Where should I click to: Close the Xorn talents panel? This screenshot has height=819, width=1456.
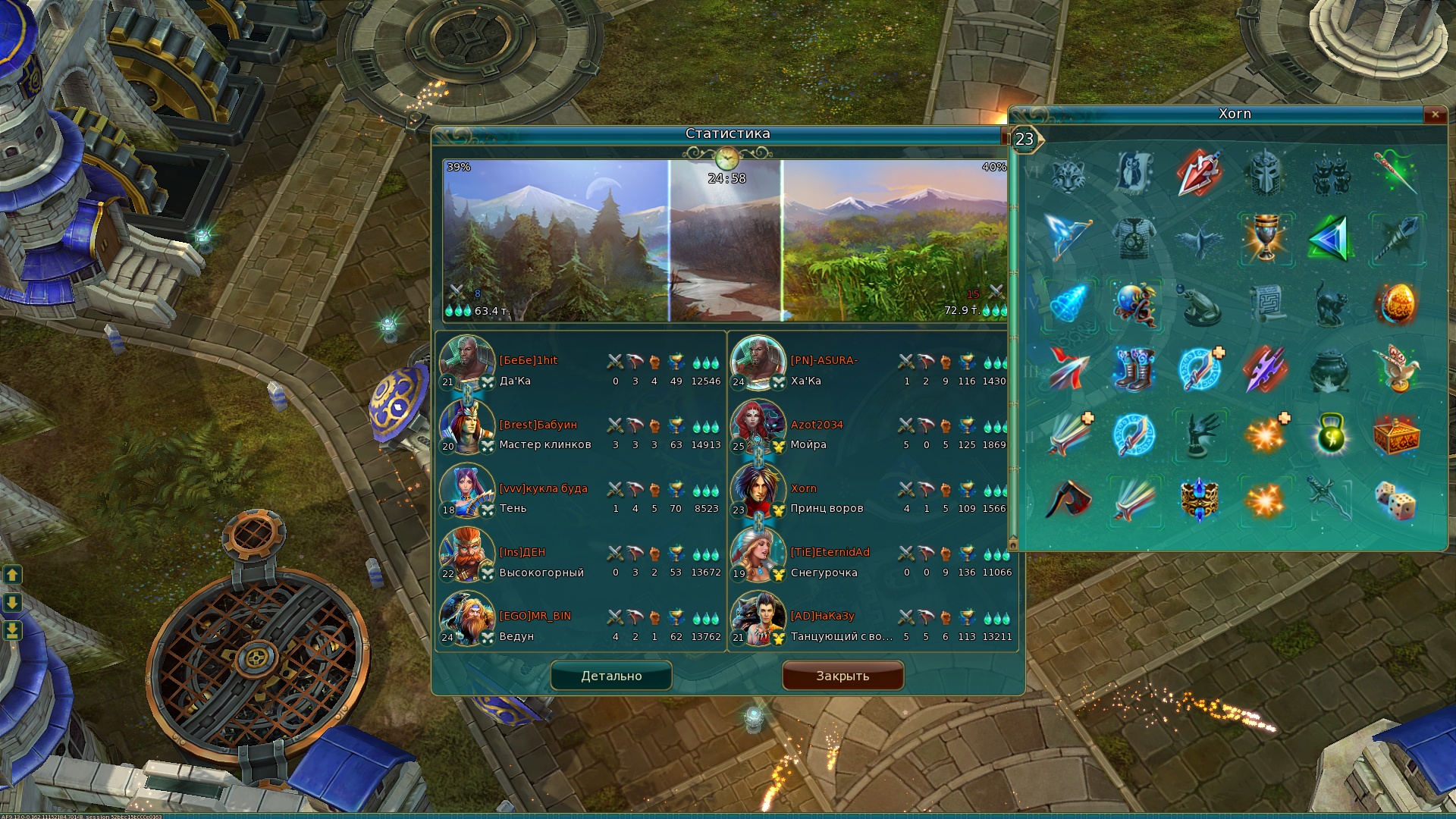point(1435,115)
